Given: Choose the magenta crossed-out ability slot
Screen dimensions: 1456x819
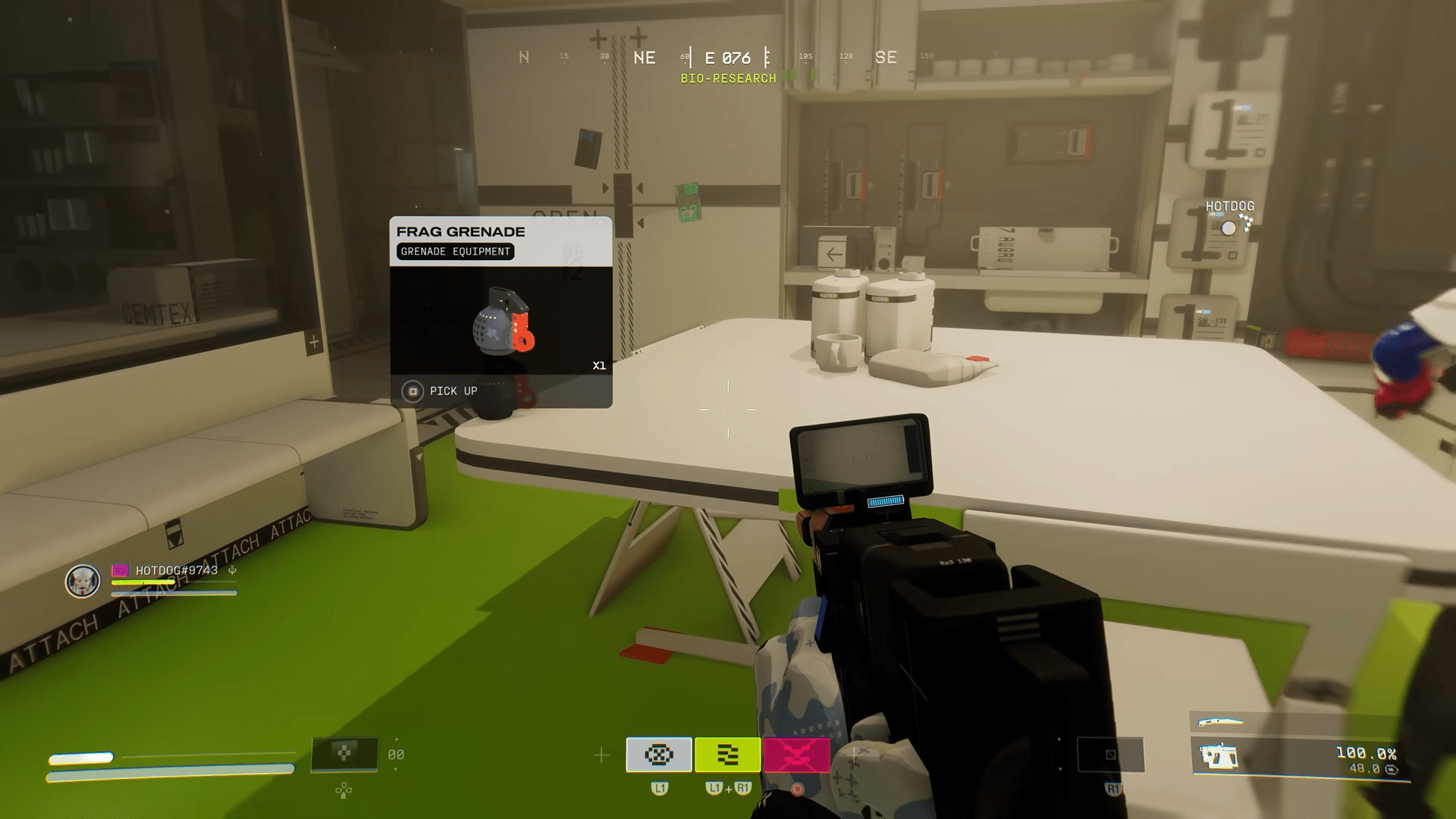Looking at the screenshot, I should click(796, 755).
